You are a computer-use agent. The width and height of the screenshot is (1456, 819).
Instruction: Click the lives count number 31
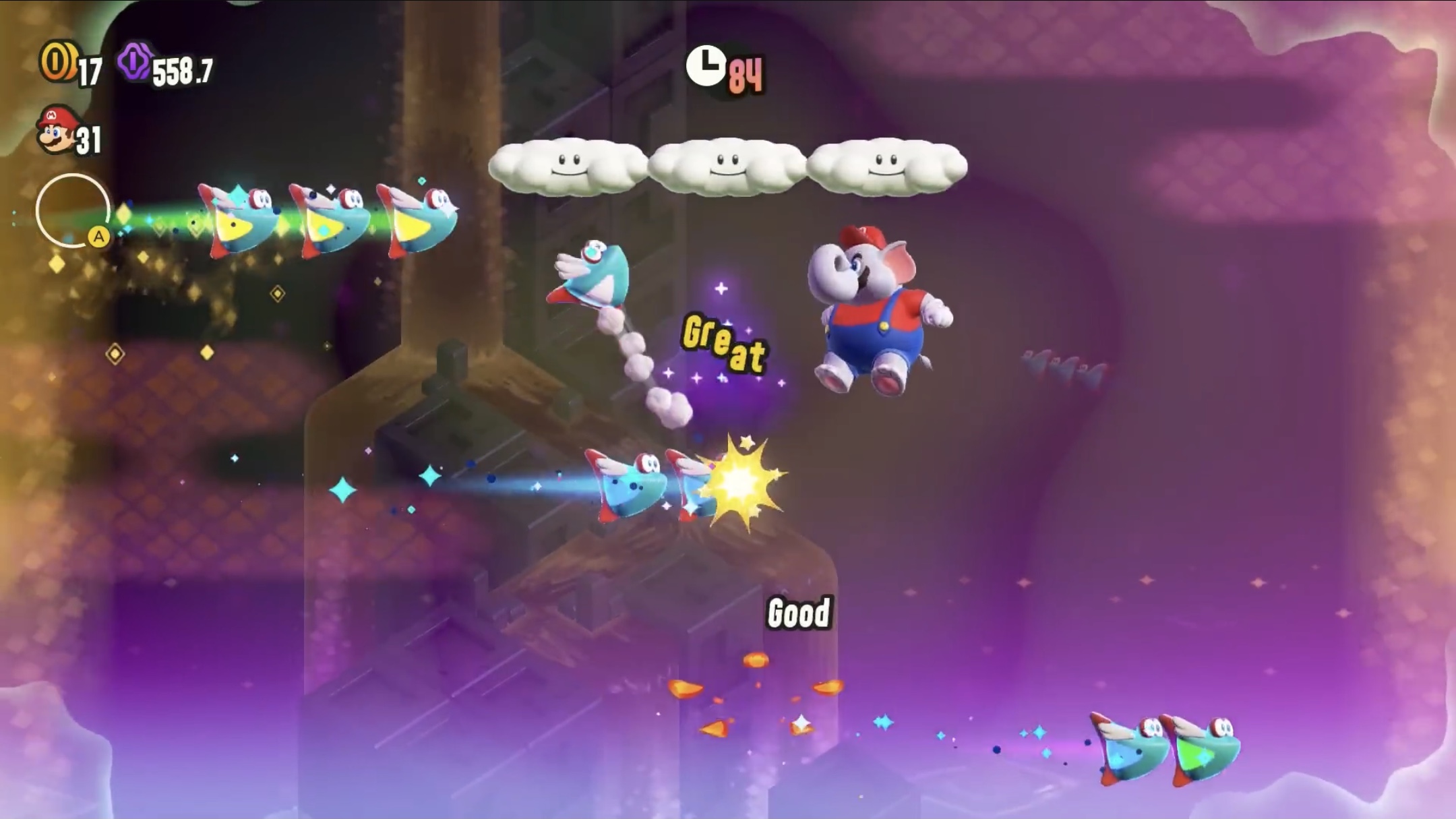coord(88,138)
